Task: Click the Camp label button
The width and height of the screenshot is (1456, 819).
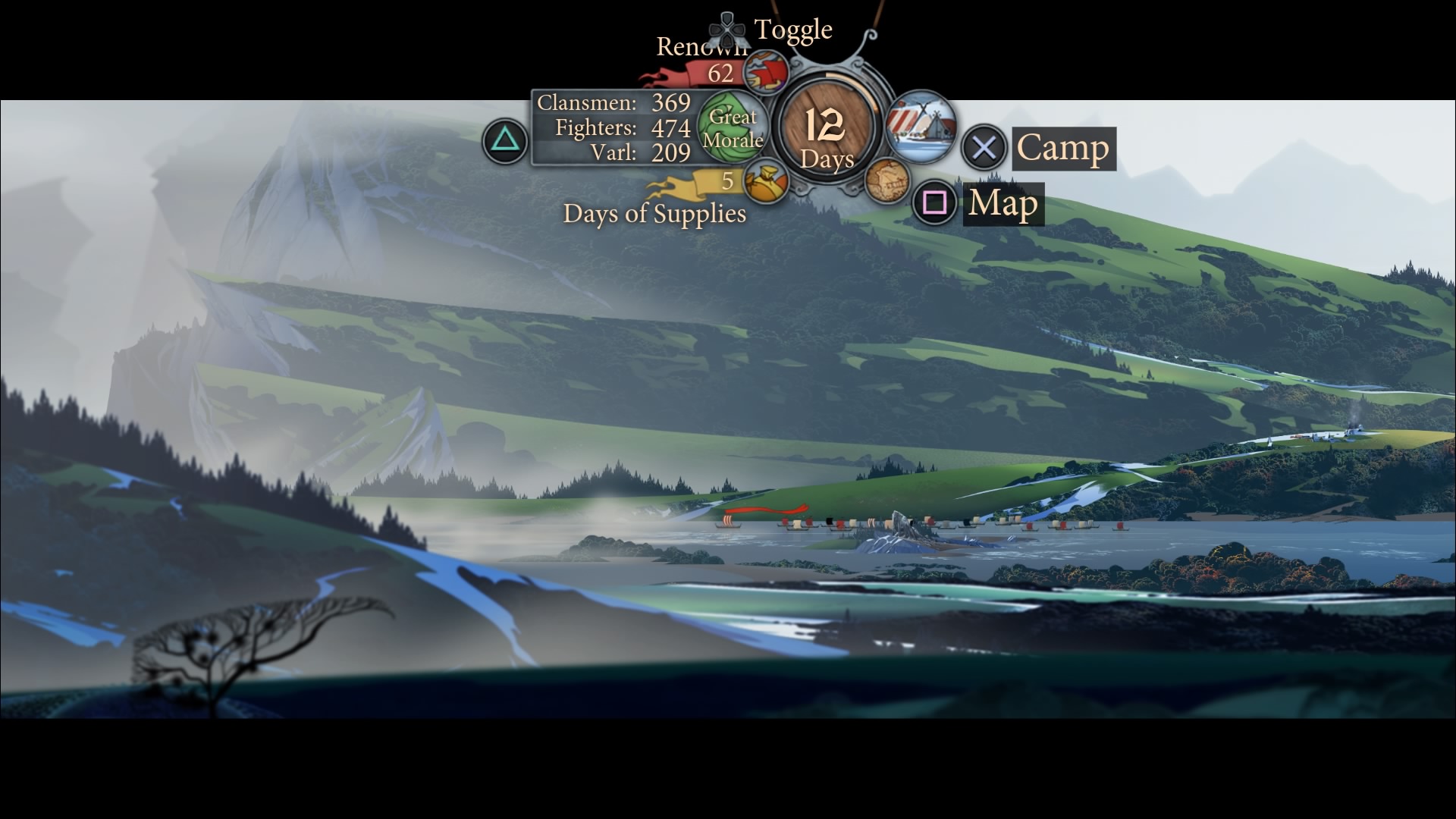Action: [x=1063, y=148]
